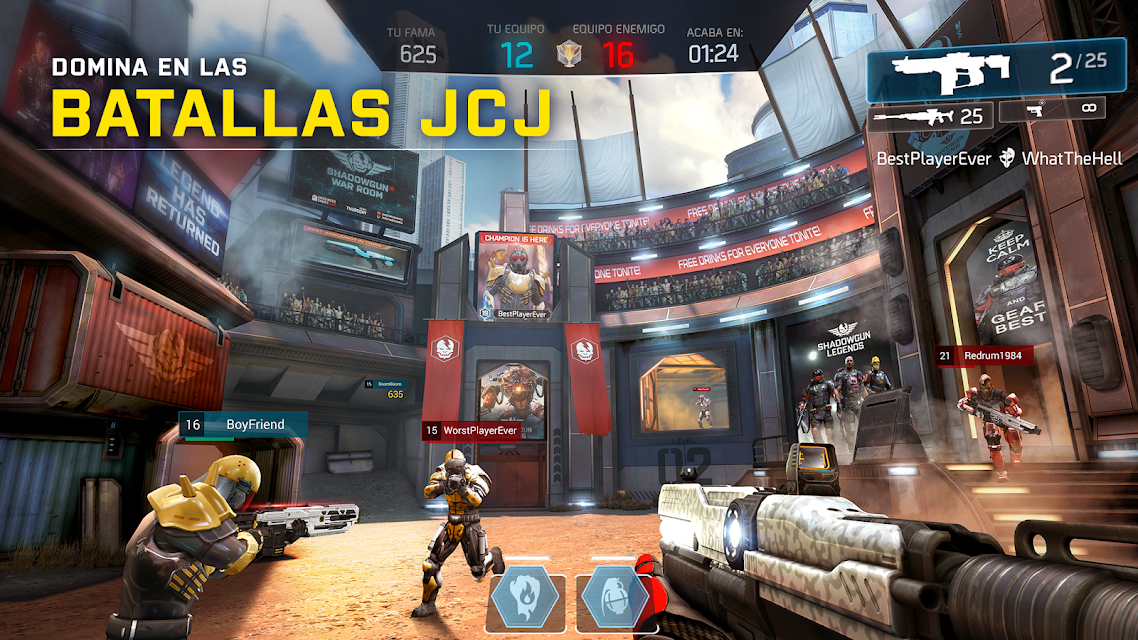Throw a grenade with the grenade button
Image resolution: width=1138 pixels, height=640 pixels.
pos(612,598)
